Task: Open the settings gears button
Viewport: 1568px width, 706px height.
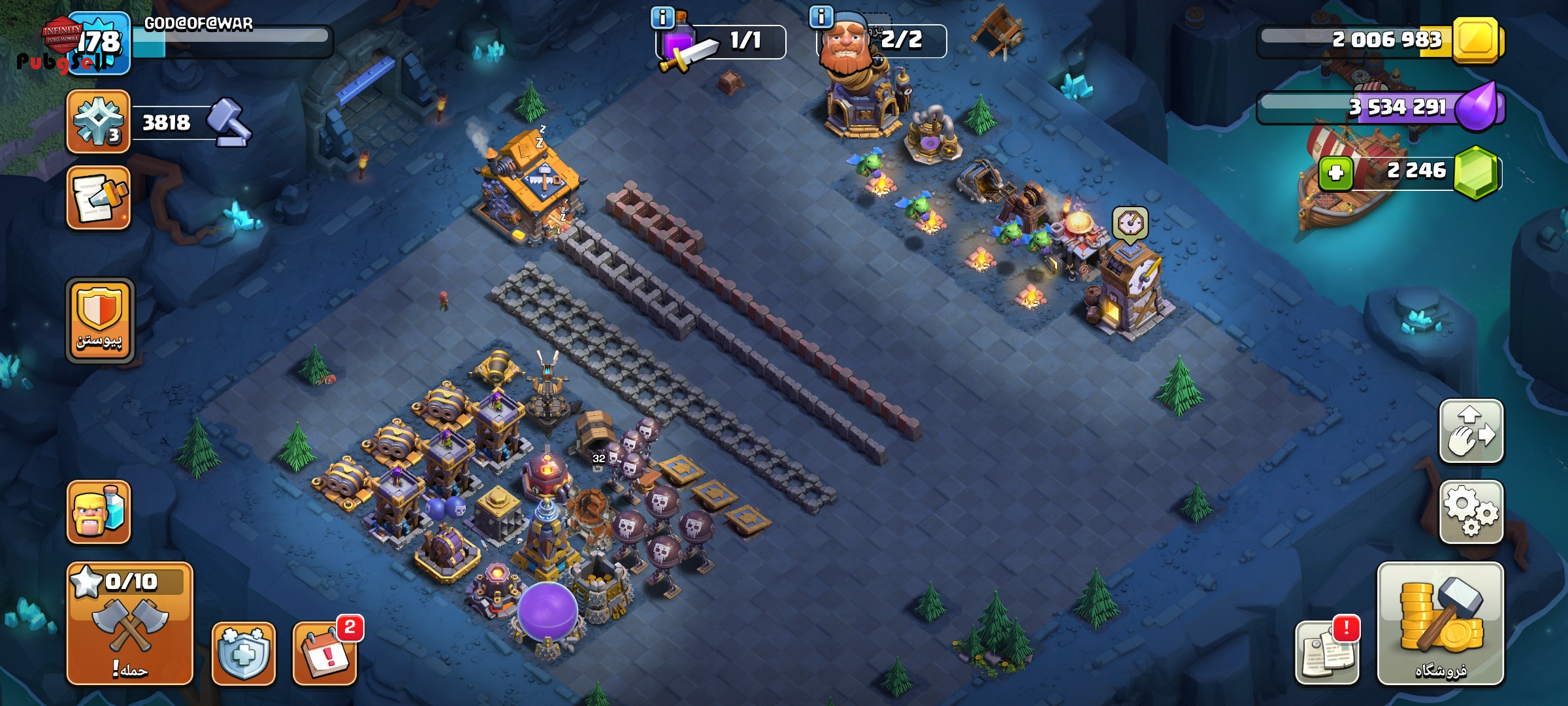Action: pos(1471,512)
